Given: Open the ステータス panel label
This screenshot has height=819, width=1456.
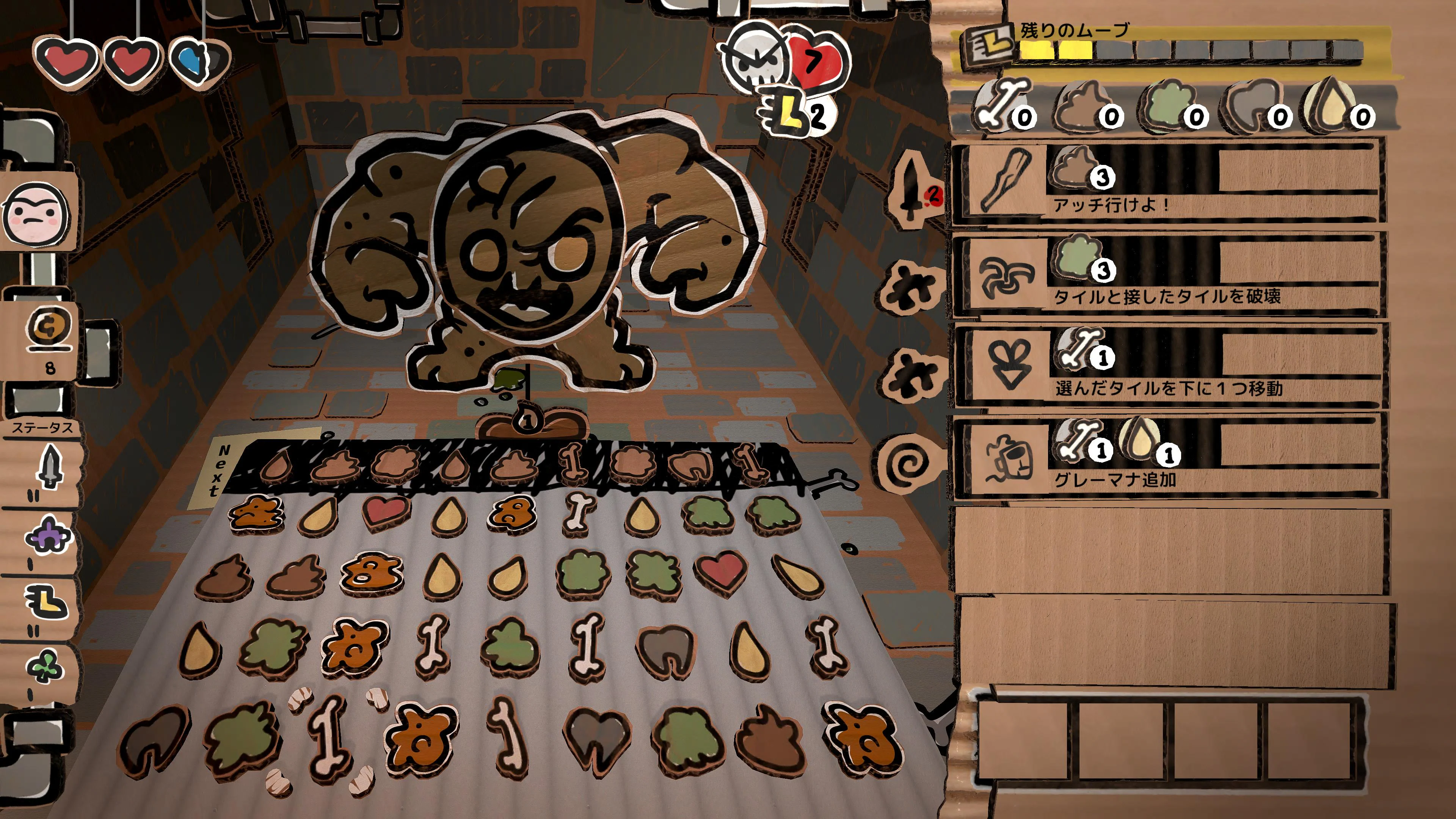Looking at the screenshot, I should 43,428.
